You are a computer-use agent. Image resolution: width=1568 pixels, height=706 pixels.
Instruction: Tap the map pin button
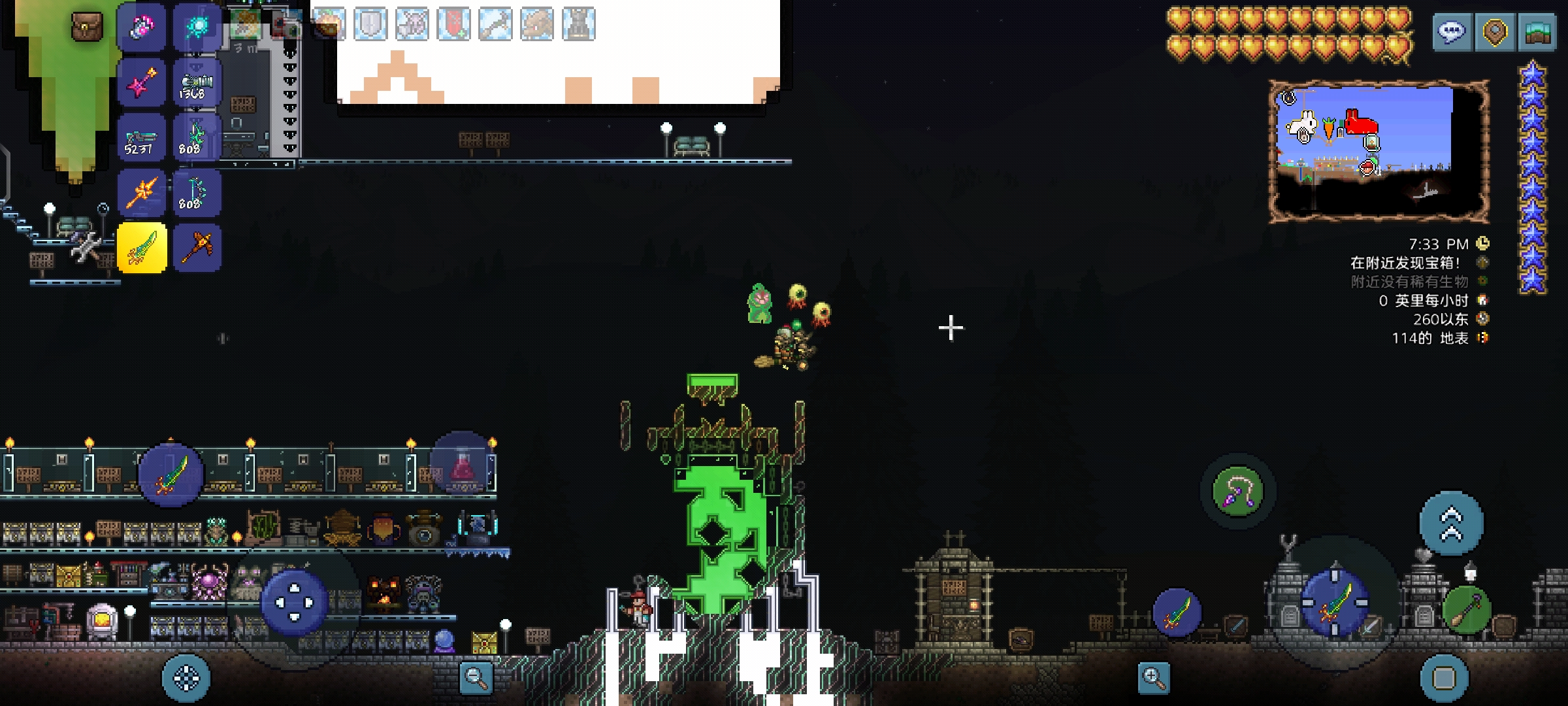pos(1495,32)
